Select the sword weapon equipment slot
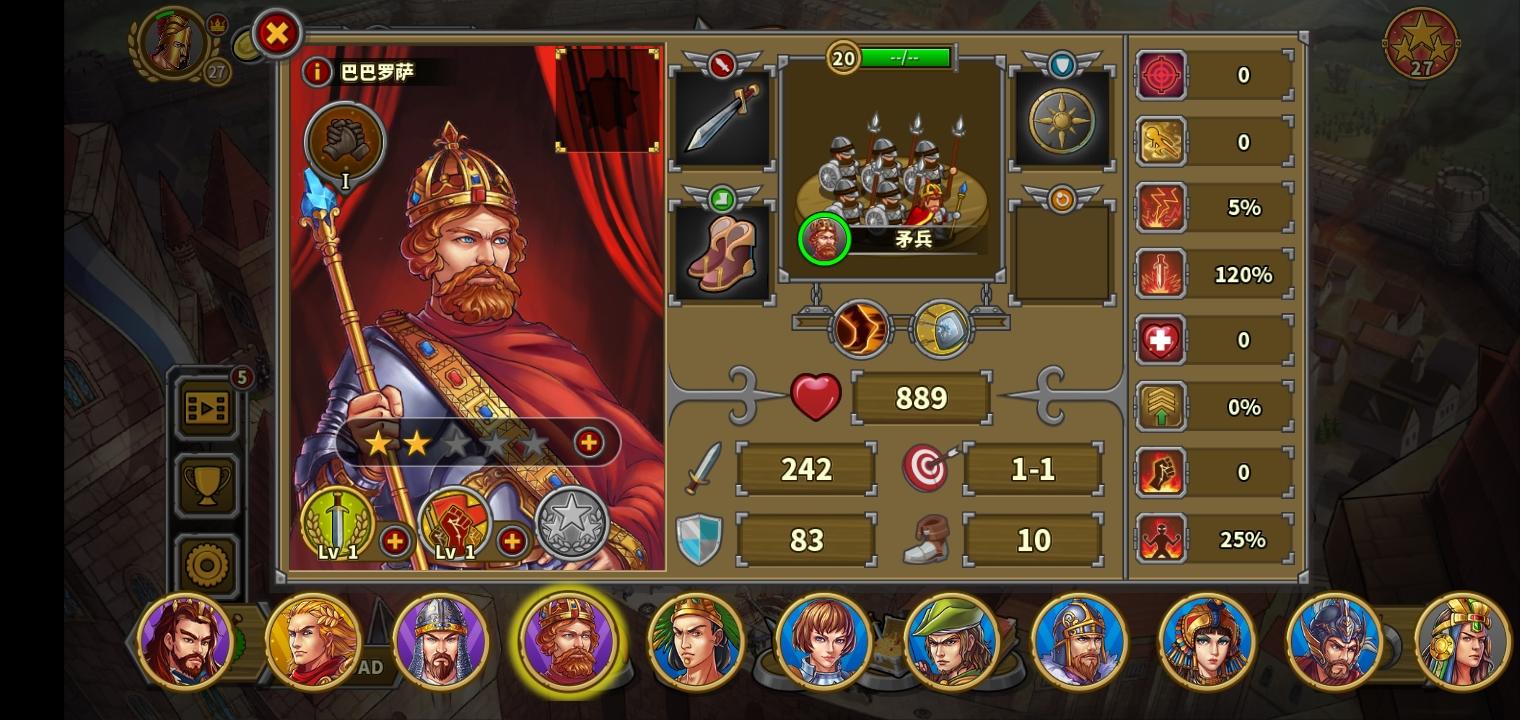 pos(722,118)
